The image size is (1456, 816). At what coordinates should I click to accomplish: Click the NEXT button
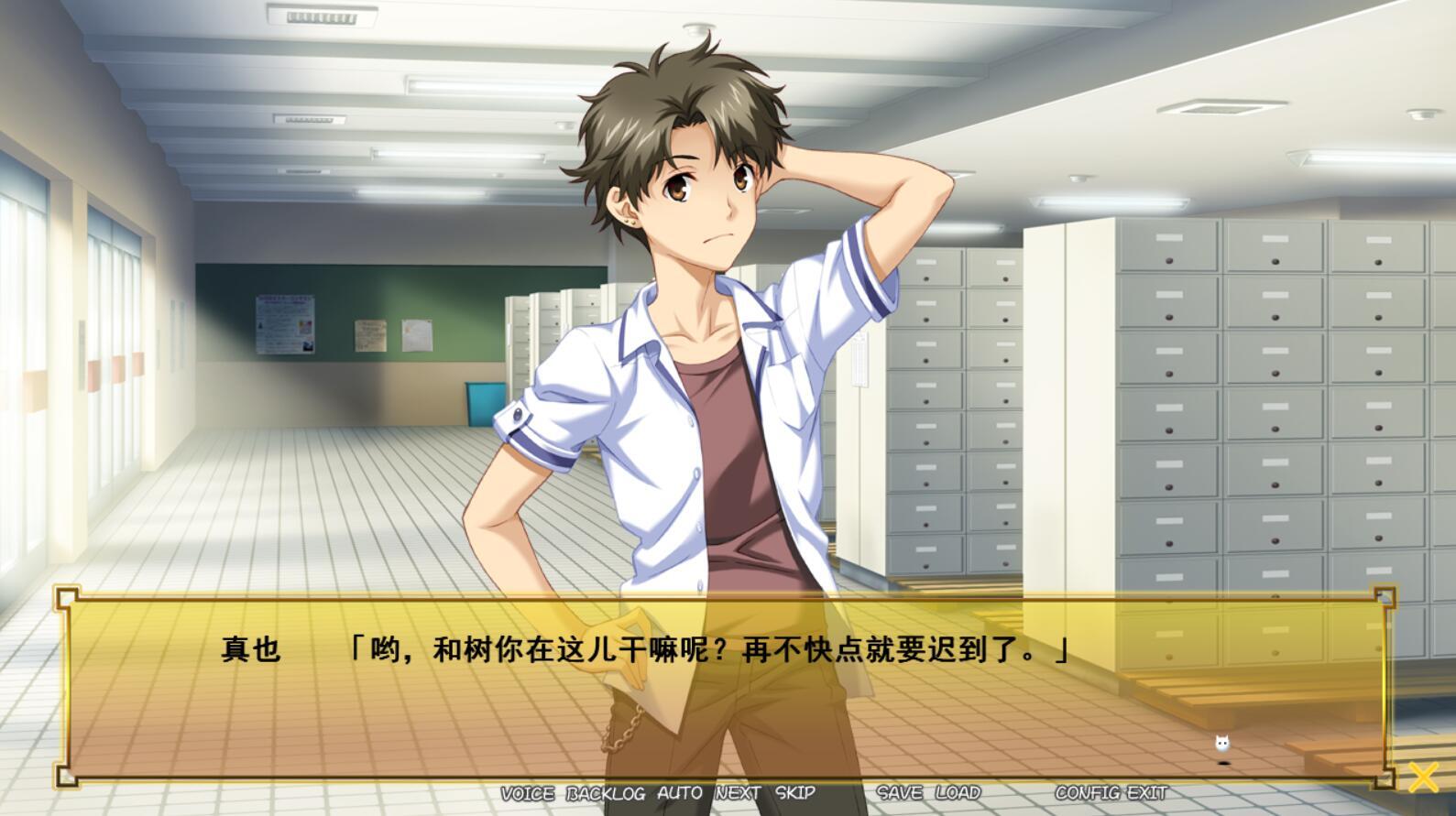point(739,793)
